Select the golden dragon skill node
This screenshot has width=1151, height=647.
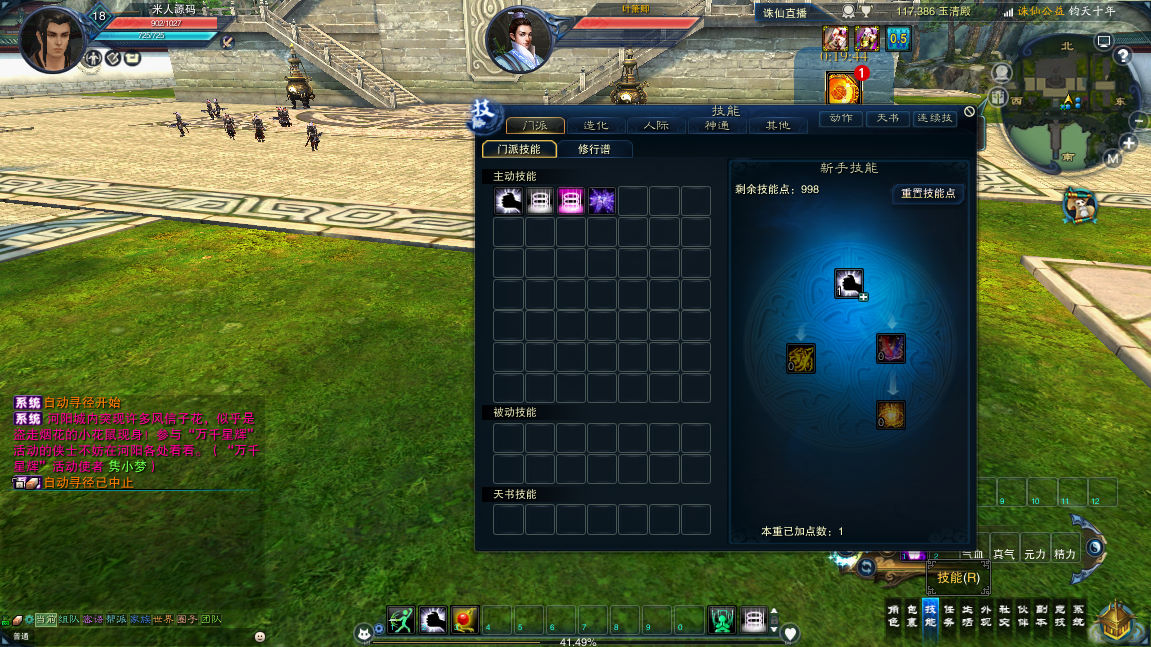800,358
